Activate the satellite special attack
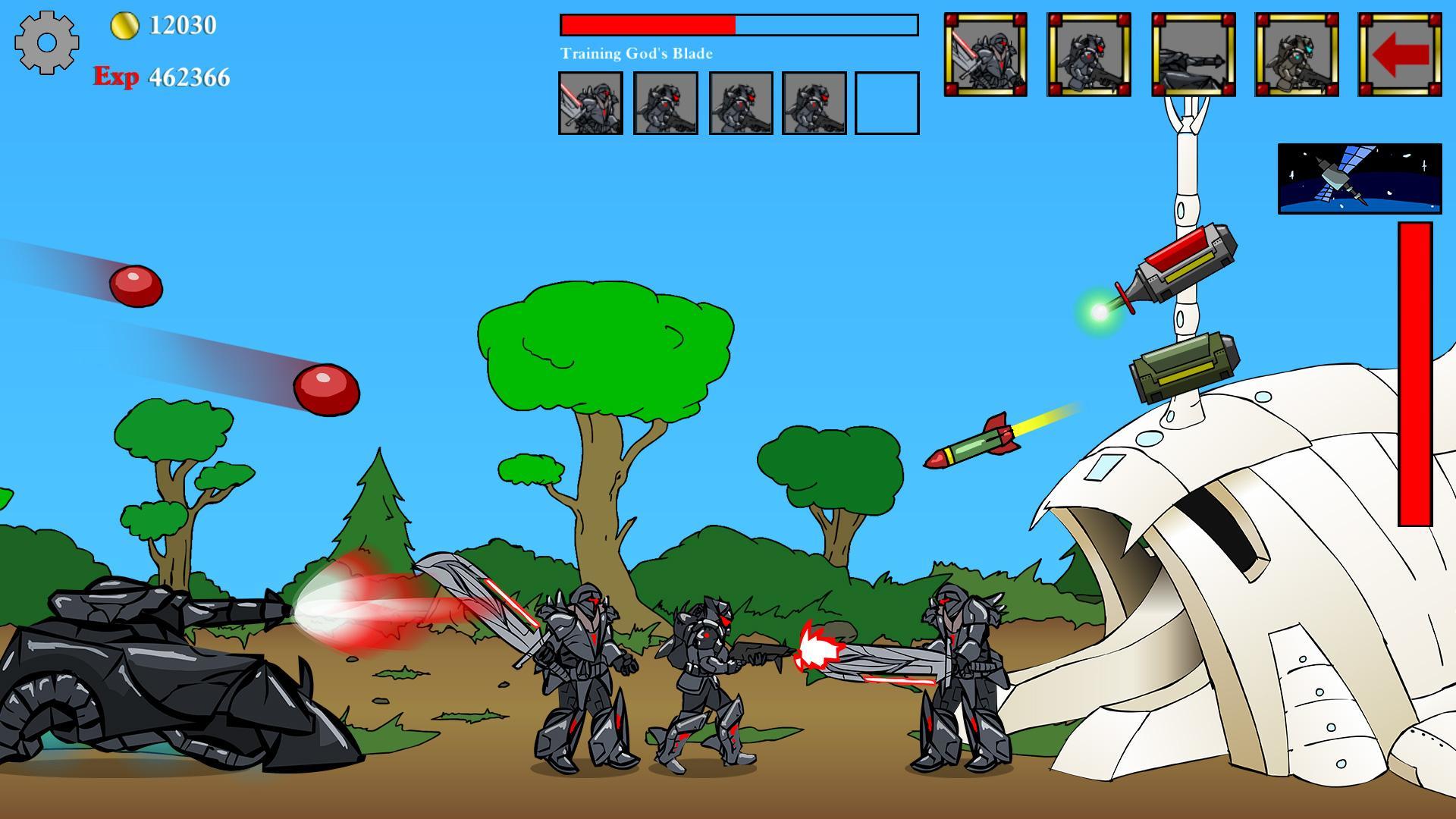This screenshot has height=819, width=1456. pyautogui.click(x=1360, y=178)
